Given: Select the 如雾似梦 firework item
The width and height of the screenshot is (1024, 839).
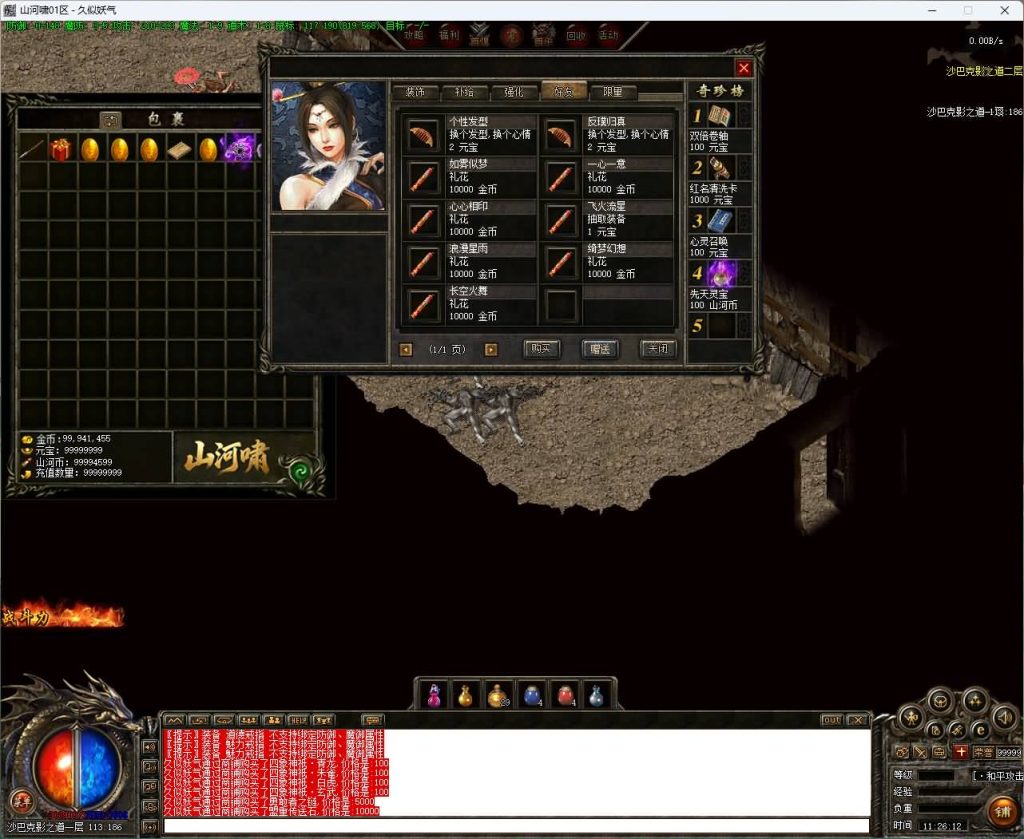Looking at the screenshot, I should tap(423, 178).
